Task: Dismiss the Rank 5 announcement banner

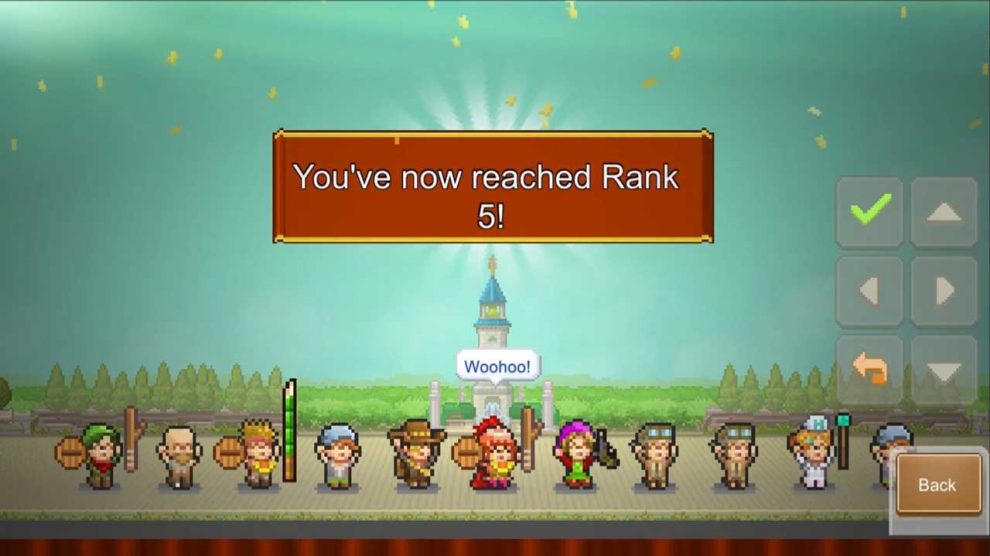Action: pyautogui.click(x=493, y=187)
